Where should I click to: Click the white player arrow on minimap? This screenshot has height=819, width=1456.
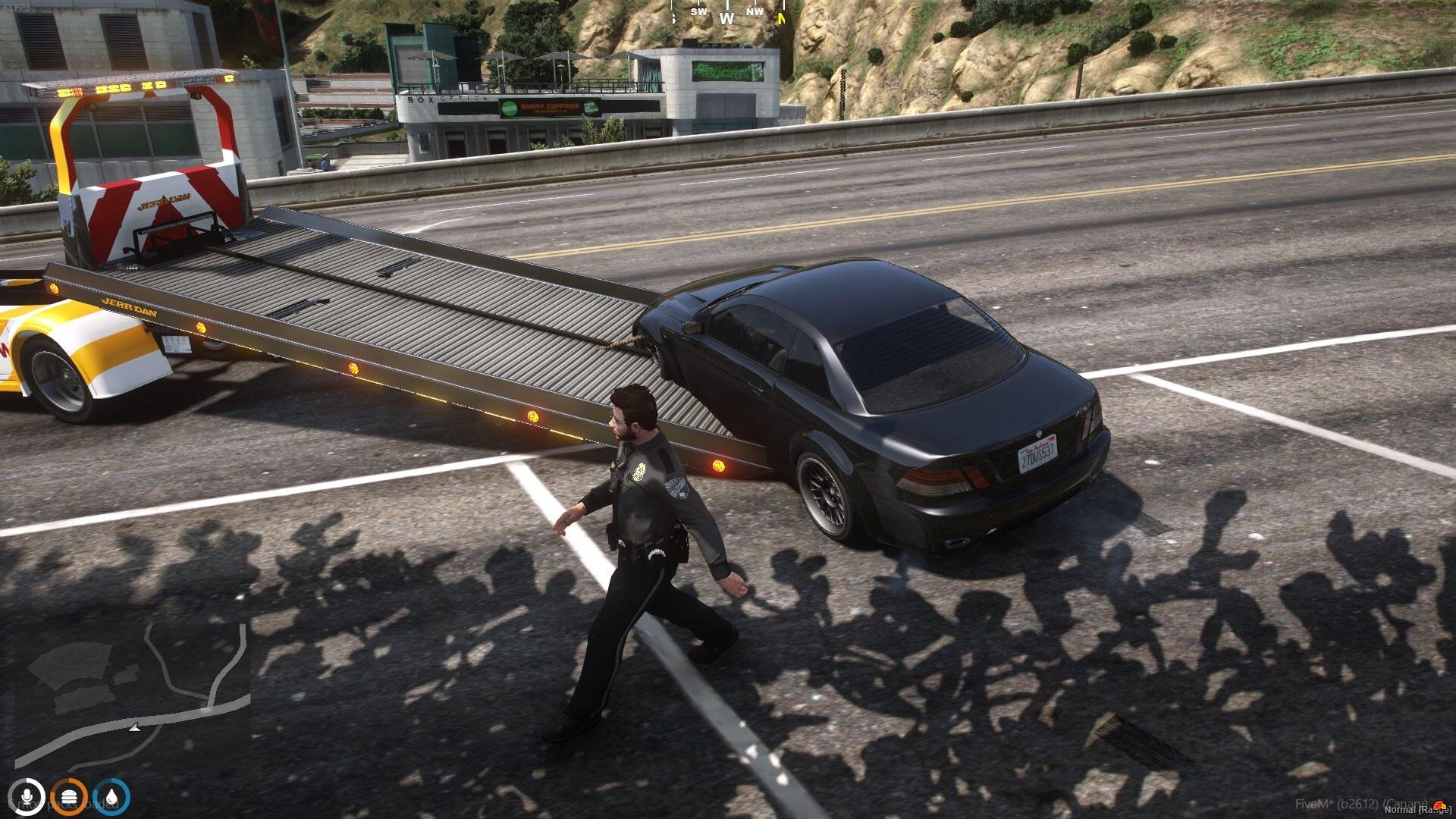point(134,728)
